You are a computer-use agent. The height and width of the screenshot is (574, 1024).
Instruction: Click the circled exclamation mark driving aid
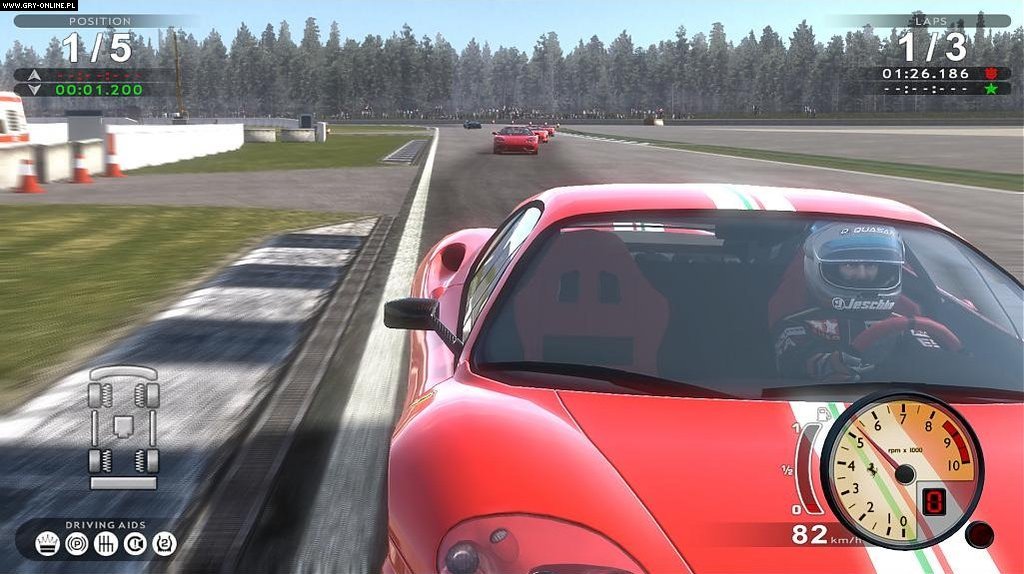[135, 543]
